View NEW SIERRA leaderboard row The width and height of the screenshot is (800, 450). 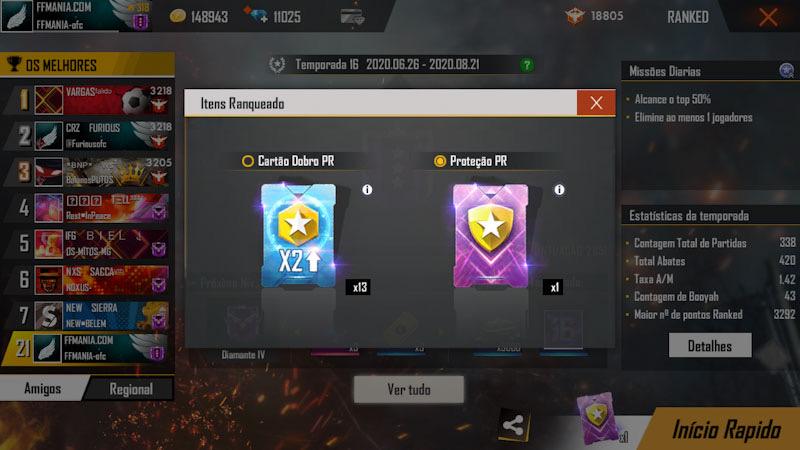tap(95, 315)
